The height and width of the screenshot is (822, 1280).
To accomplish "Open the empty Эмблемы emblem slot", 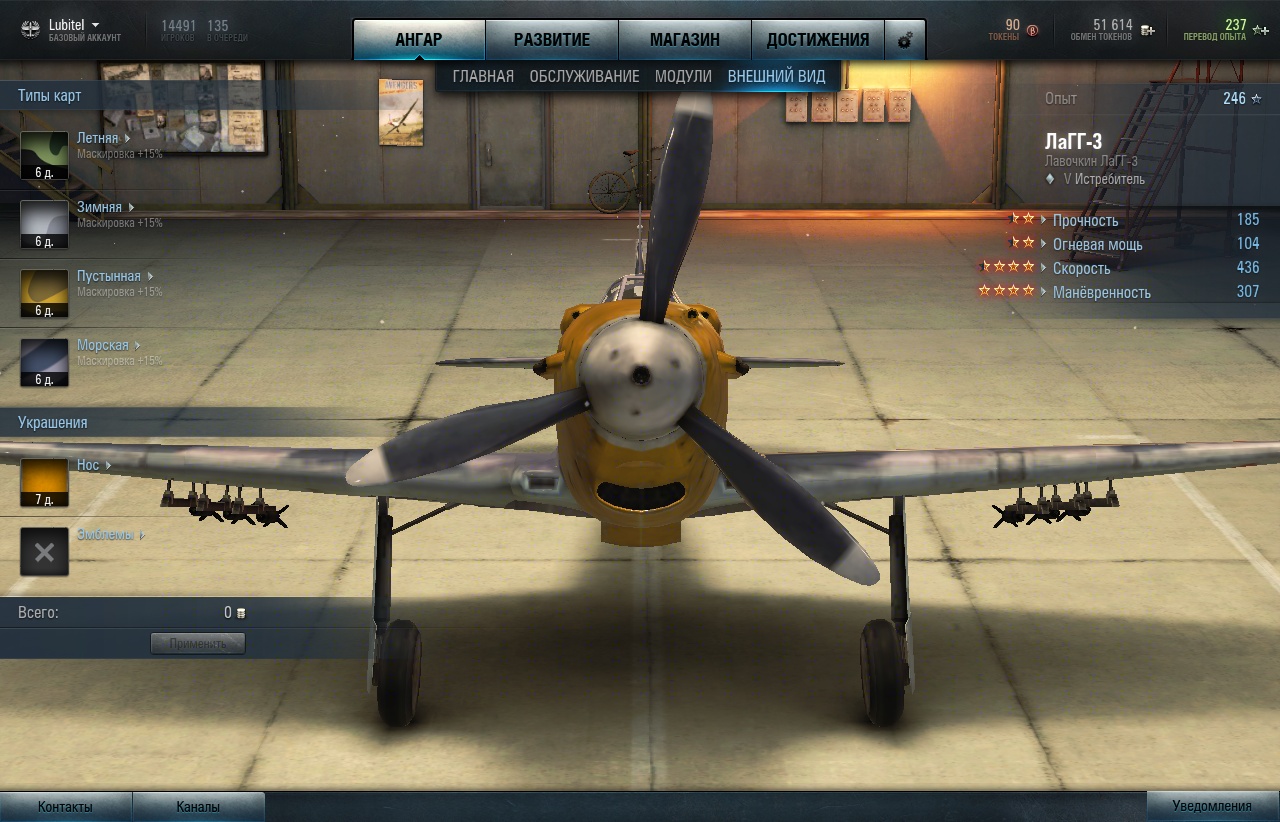I will 45,552.
